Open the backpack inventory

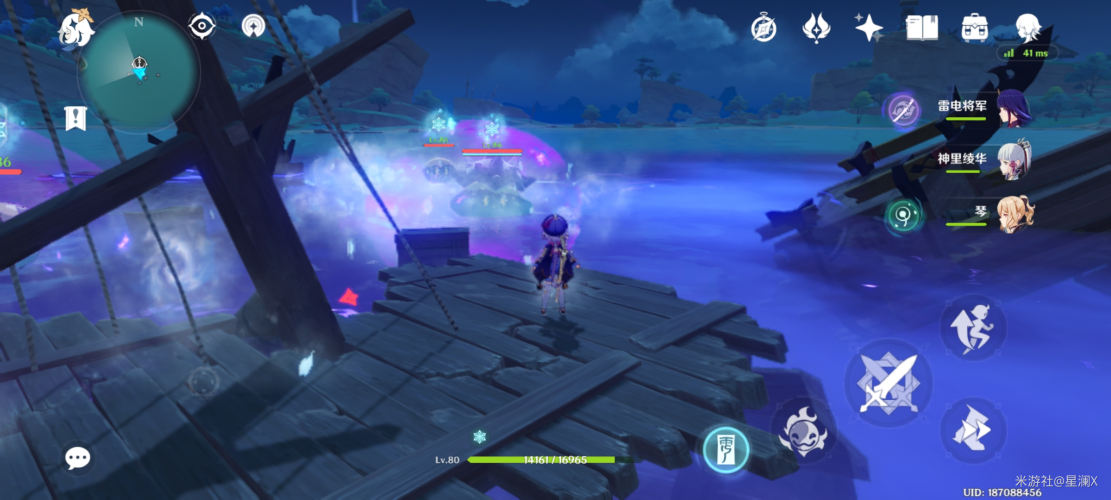click(x=975, y=28)
